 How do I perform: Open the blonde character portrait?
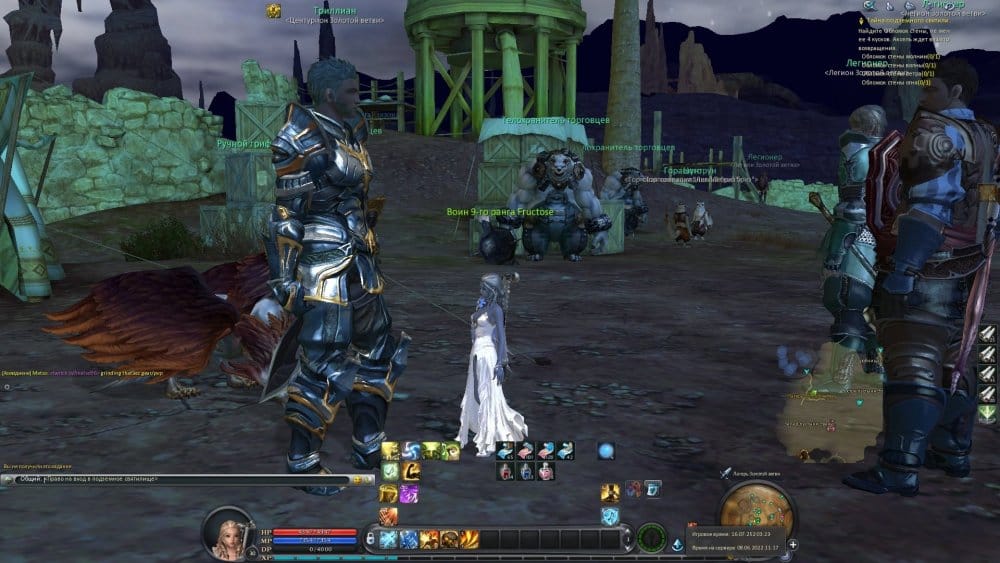point(228,533)
